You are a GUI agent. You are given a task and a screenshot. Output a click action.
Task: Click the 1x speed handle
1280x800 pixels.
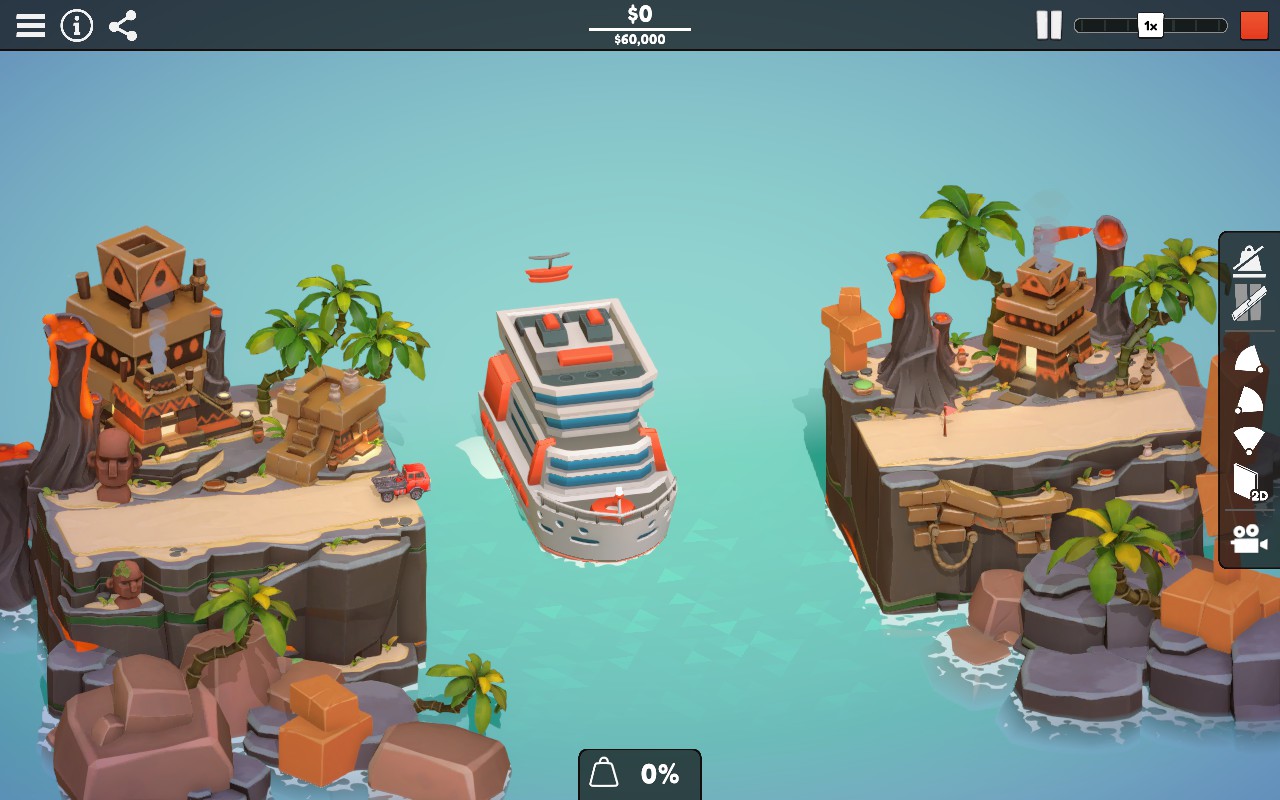(1148, 25)
